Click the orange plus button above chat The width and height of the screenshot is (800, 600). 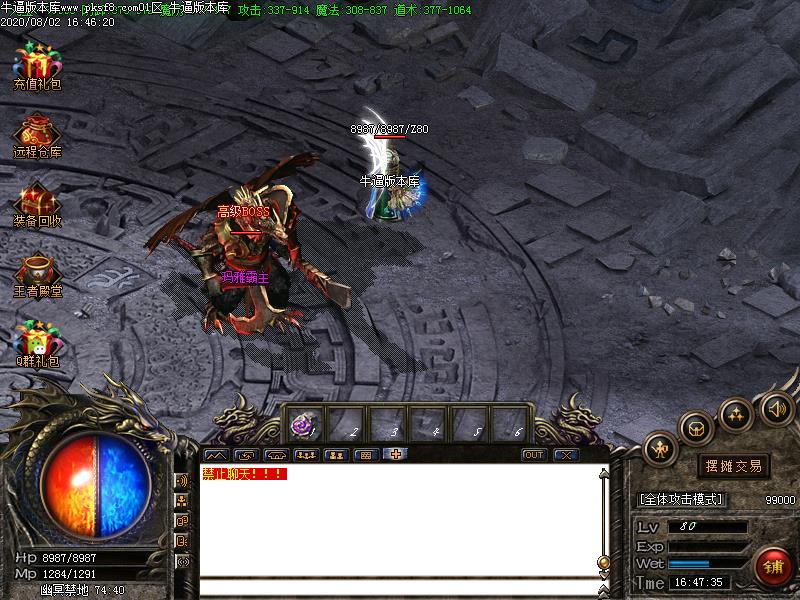396,455
